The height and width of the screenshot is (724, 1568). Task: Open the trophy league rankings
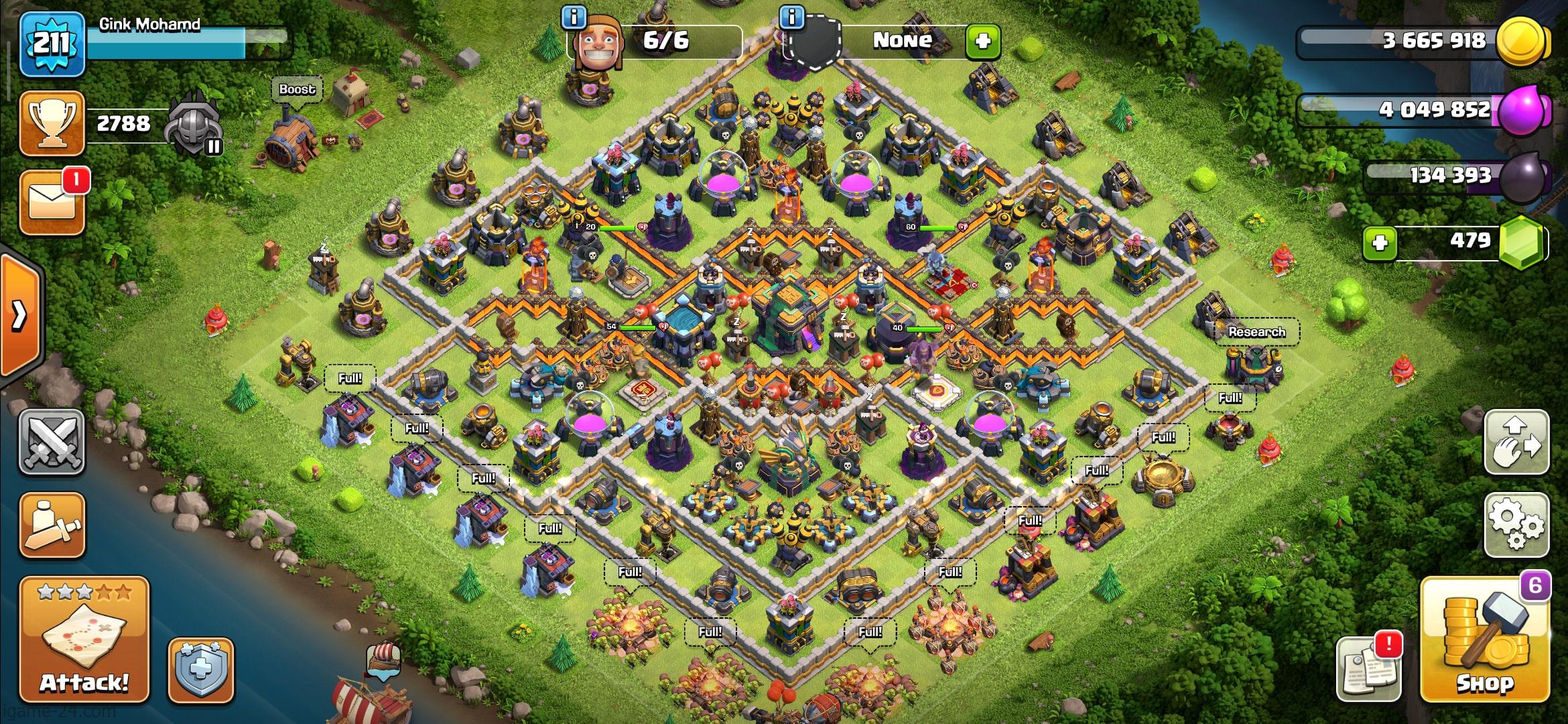[x=52, y=123]
